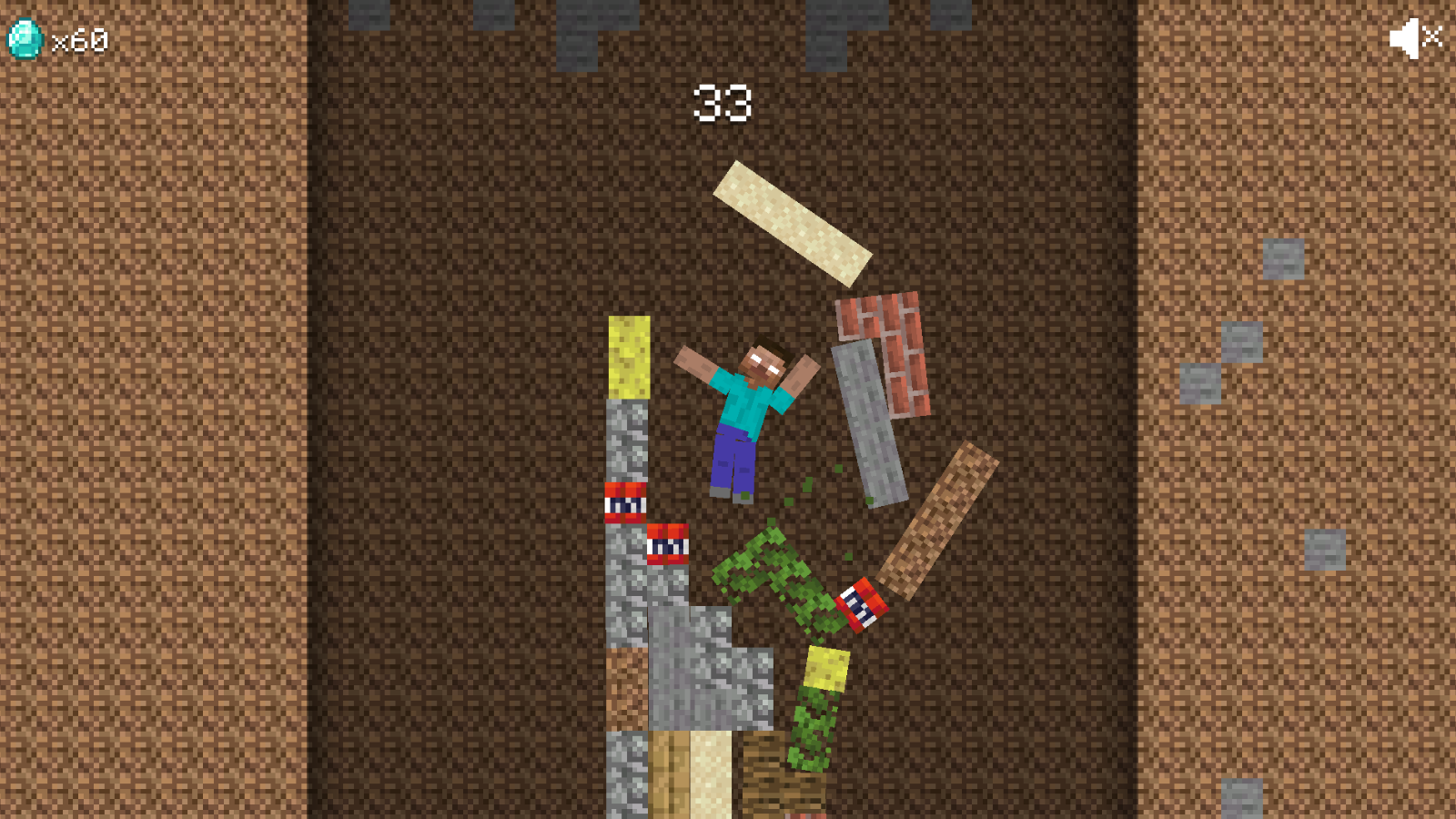The height and width of the screenshot is (819, 1456).
Task: Click the lower TNT block near the mossy log
Action: 860,606
